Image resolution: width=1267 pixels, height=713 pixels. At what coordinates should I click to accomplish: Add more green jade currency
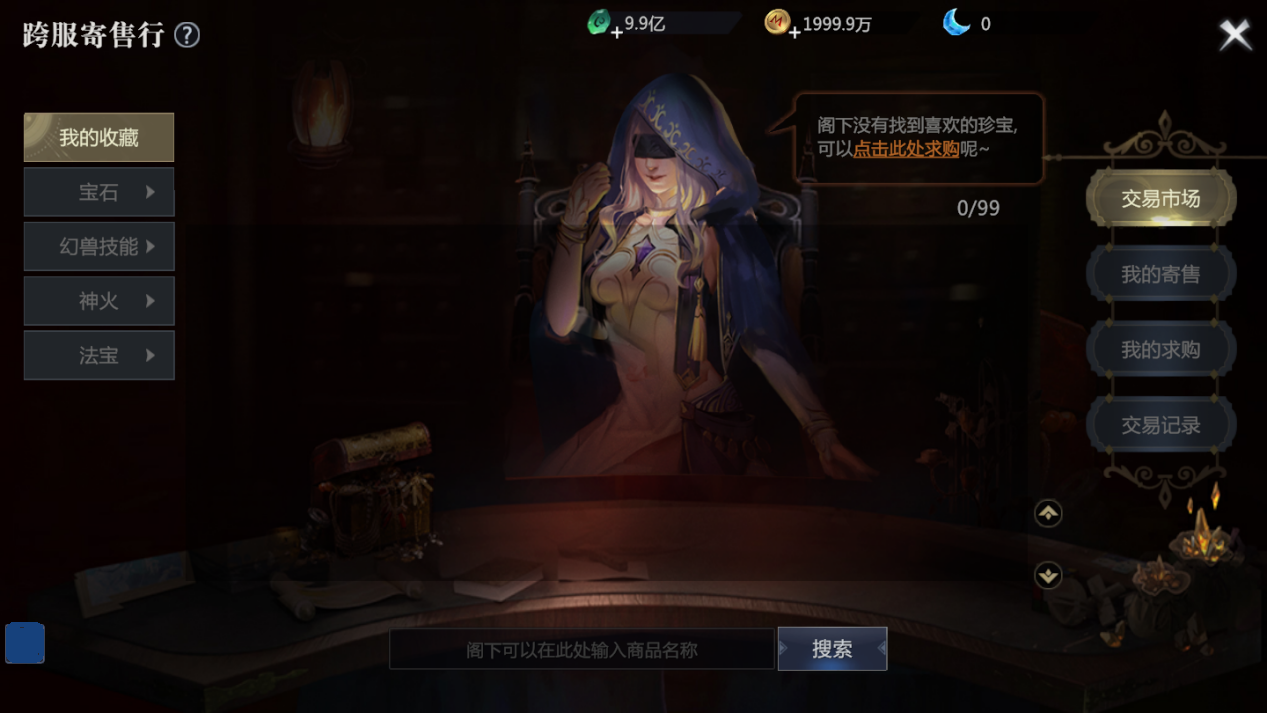(x=616, y=32)
